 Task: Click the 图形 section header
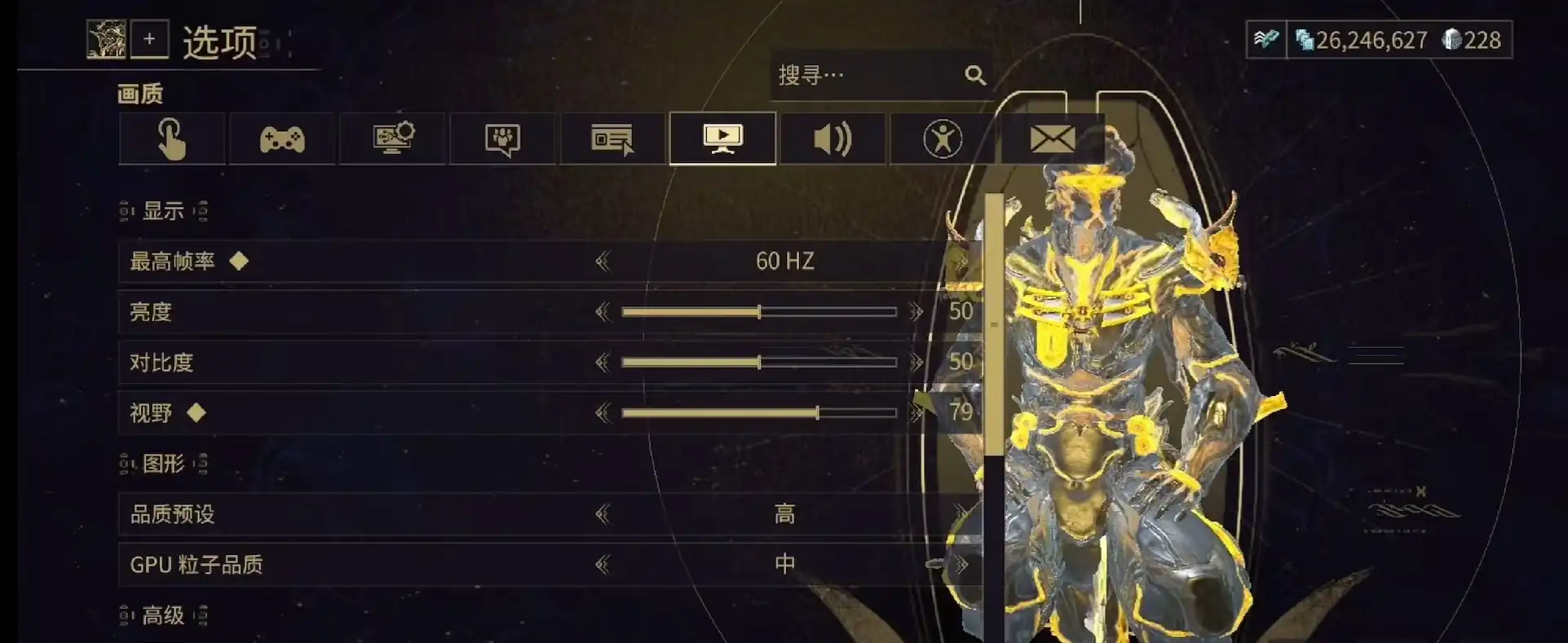[163, 462]
